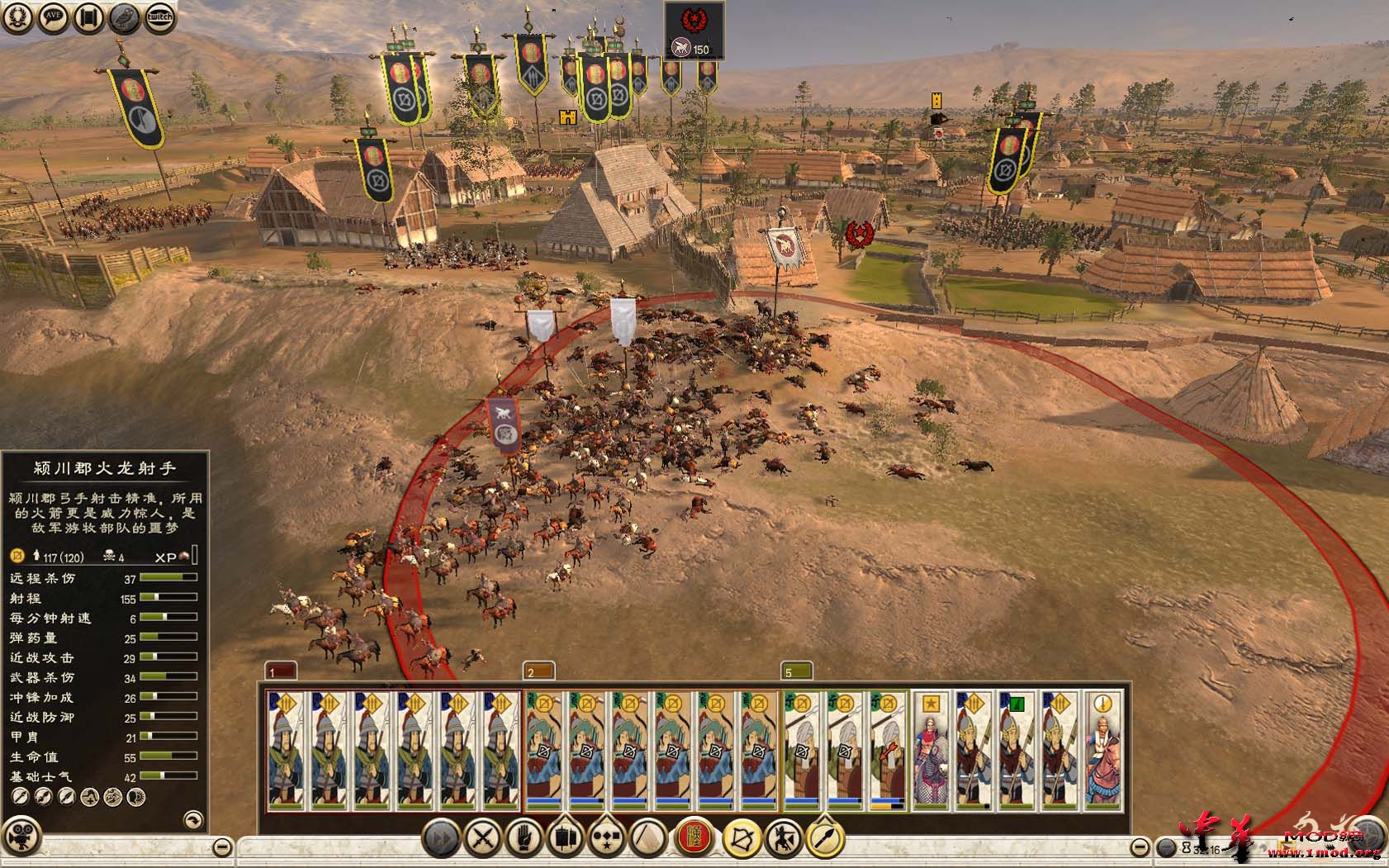
Task: Open the Twitch streaming button
Action: point(160,17)
